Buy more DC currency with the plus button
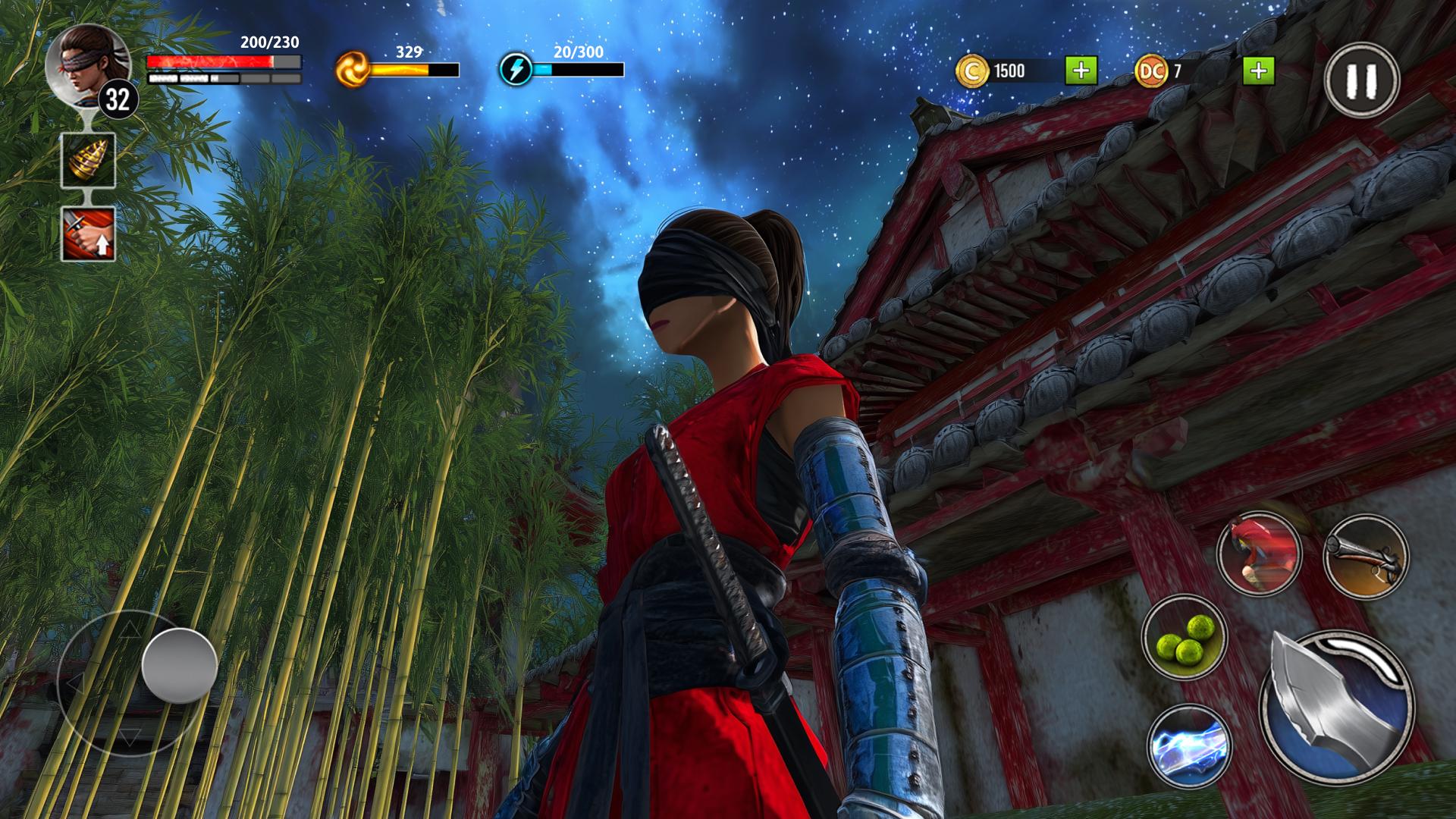This screenshot has height=819, width=1456. coord(1258,71)
